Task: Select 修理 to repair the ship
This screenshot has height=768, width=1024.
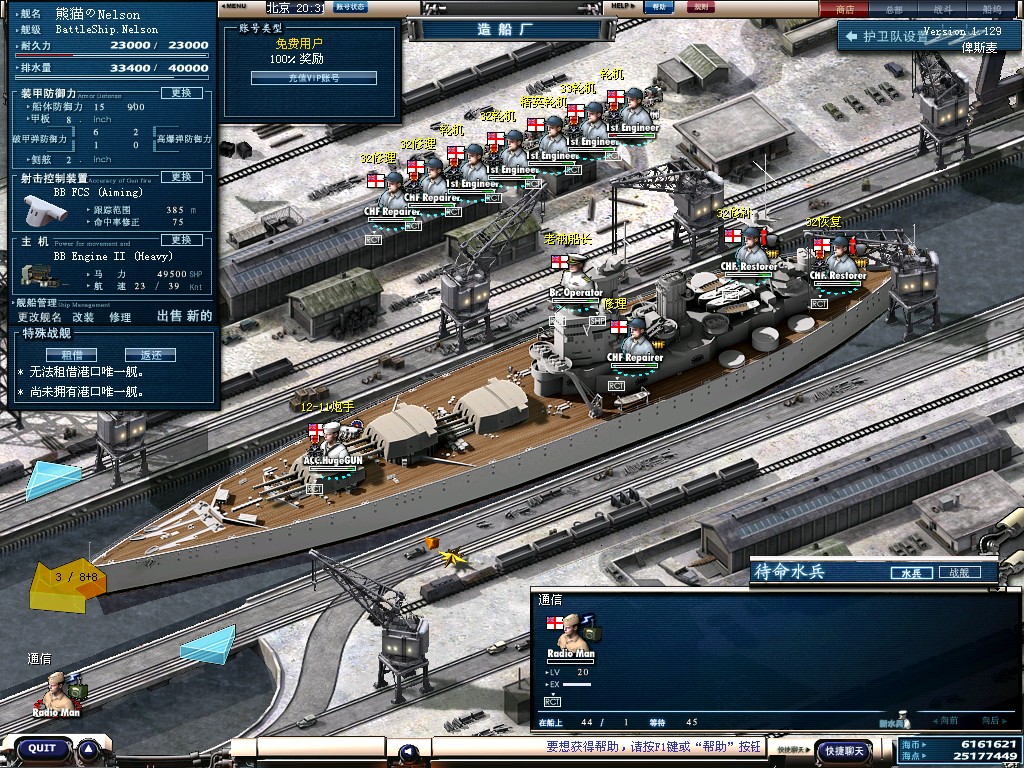Action: 120,316
